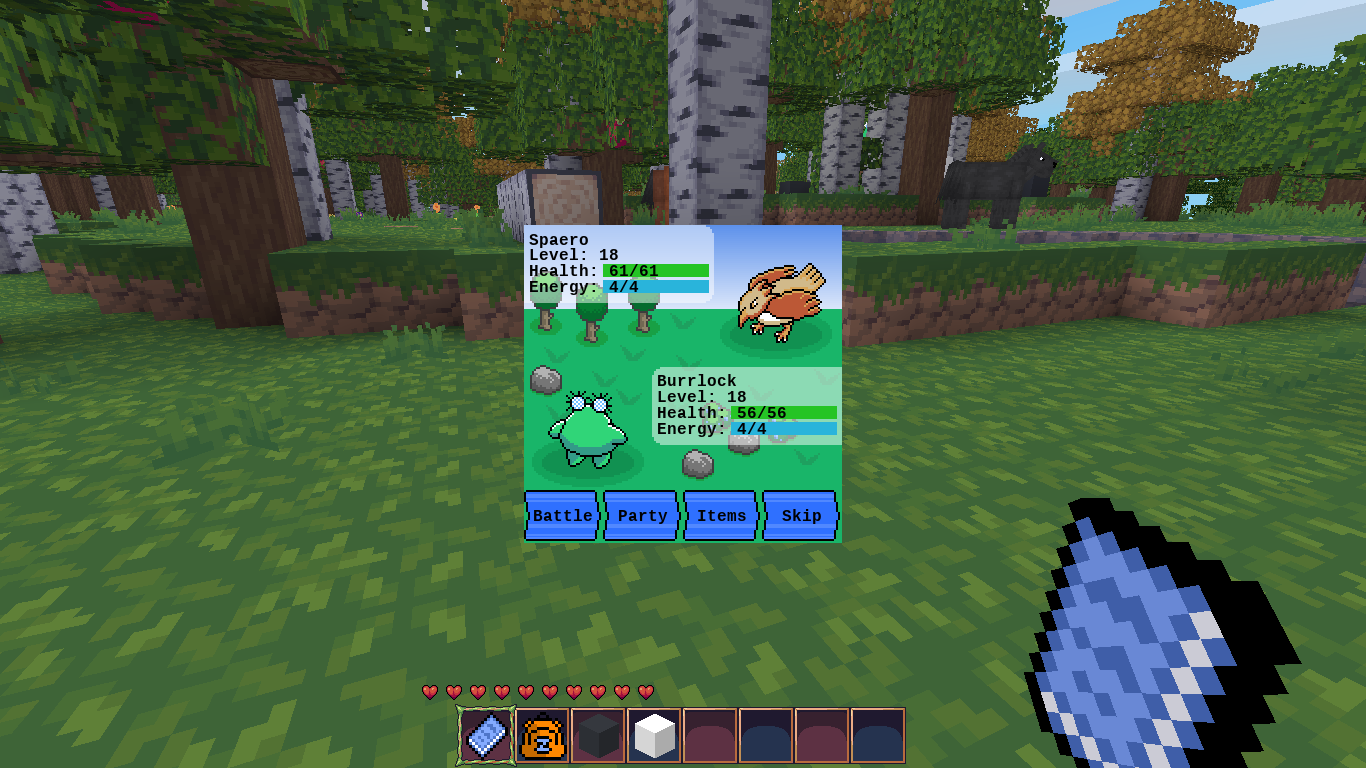Viewport: 1366px width, 768px height.
Task: Skip this battle turn
Action: tap(800, 516)
